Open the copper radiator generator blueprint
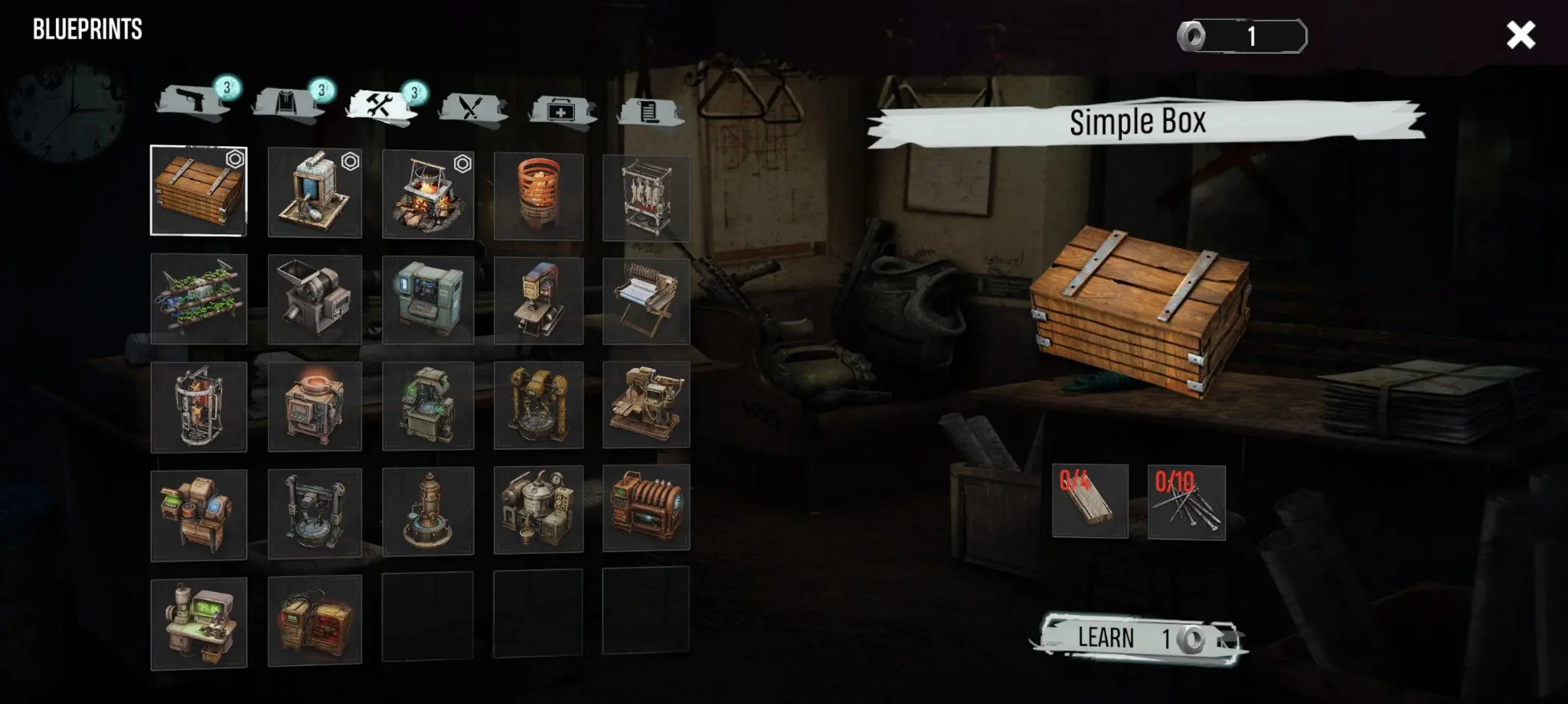The height and width of the screenshot is (704, 1568). click(645, 507)
